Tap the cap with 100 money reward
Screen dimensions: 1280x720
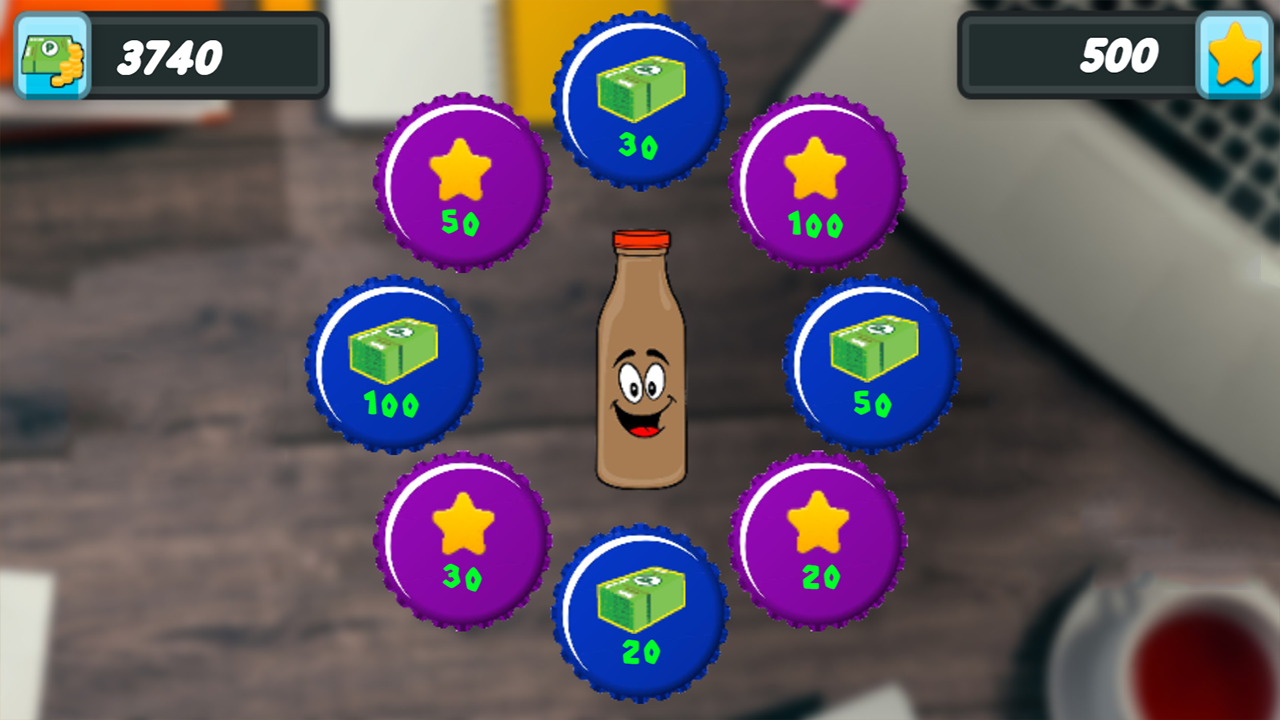(392, 363)
